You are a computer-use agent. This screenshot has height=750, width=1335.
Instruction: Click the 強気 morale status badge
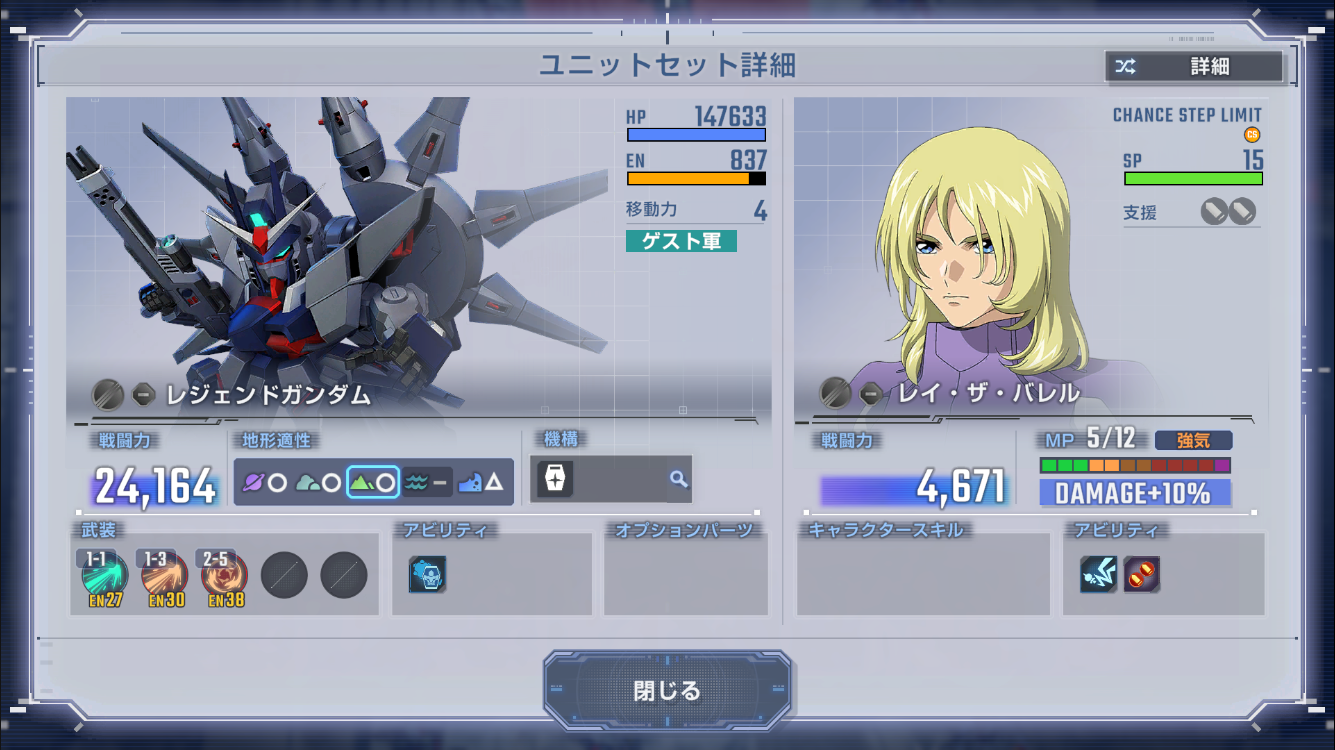1193,441
